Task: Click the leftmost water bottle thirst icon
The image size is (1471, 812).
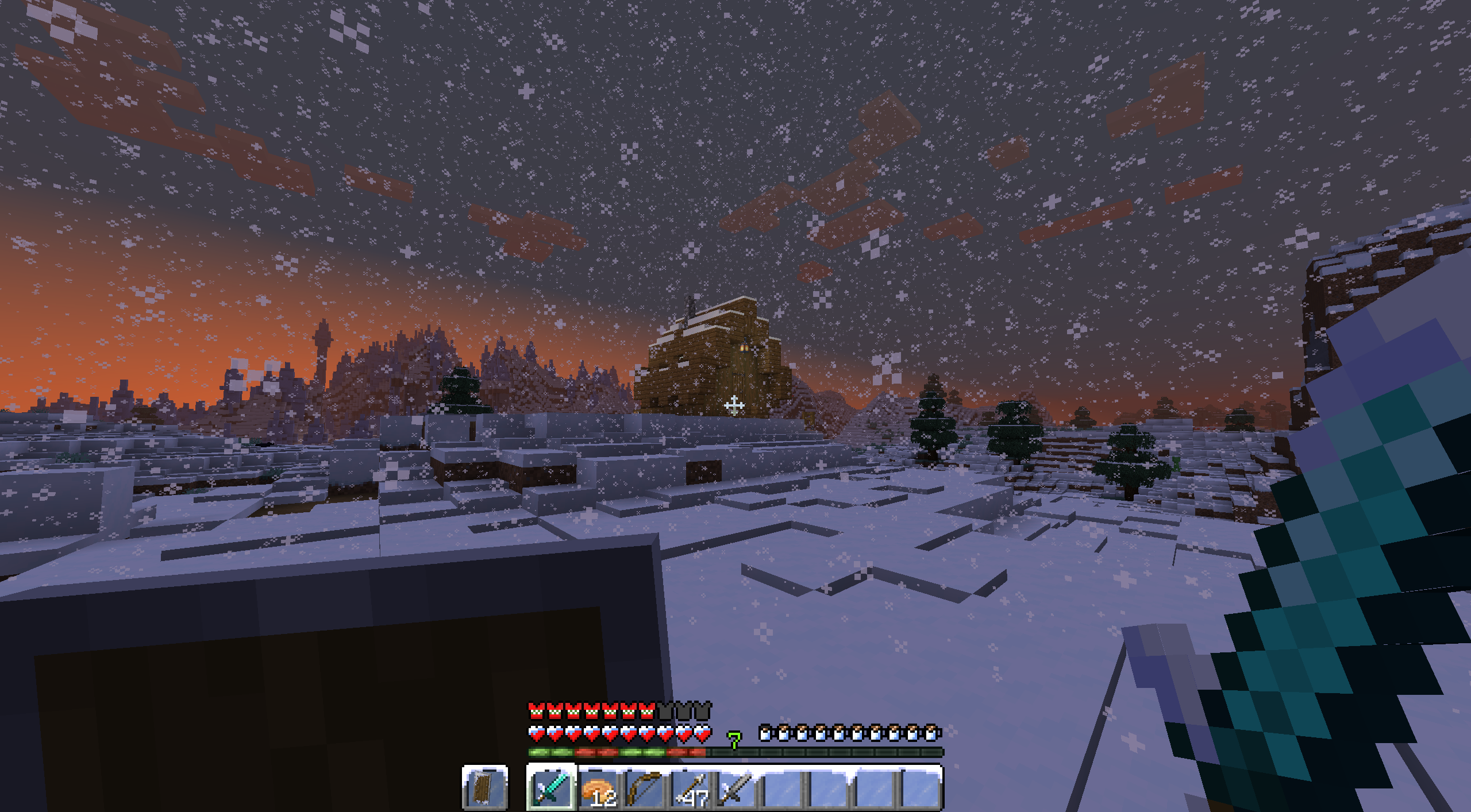Action: 765,733
